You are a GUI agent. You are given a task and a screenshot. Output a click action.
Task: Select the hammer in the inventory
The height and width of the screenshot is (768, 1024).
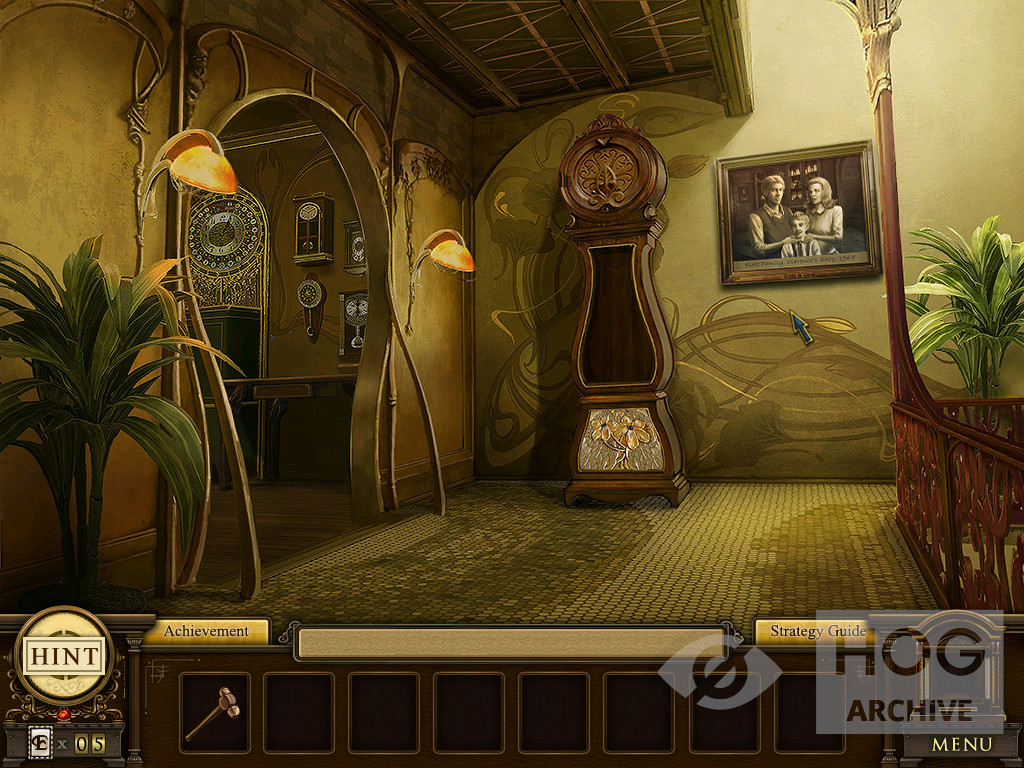tap(213, 711)
